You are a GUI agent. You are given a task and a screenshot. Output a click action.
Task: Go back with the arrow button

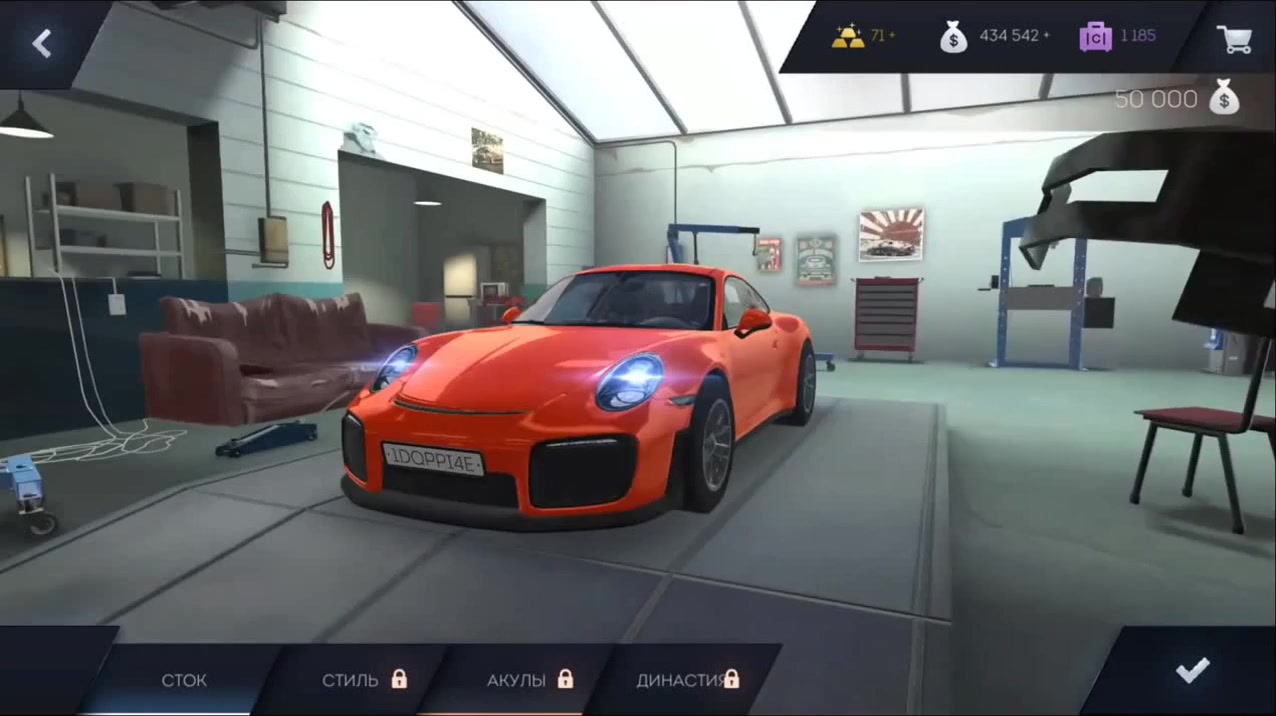point(41,43)
